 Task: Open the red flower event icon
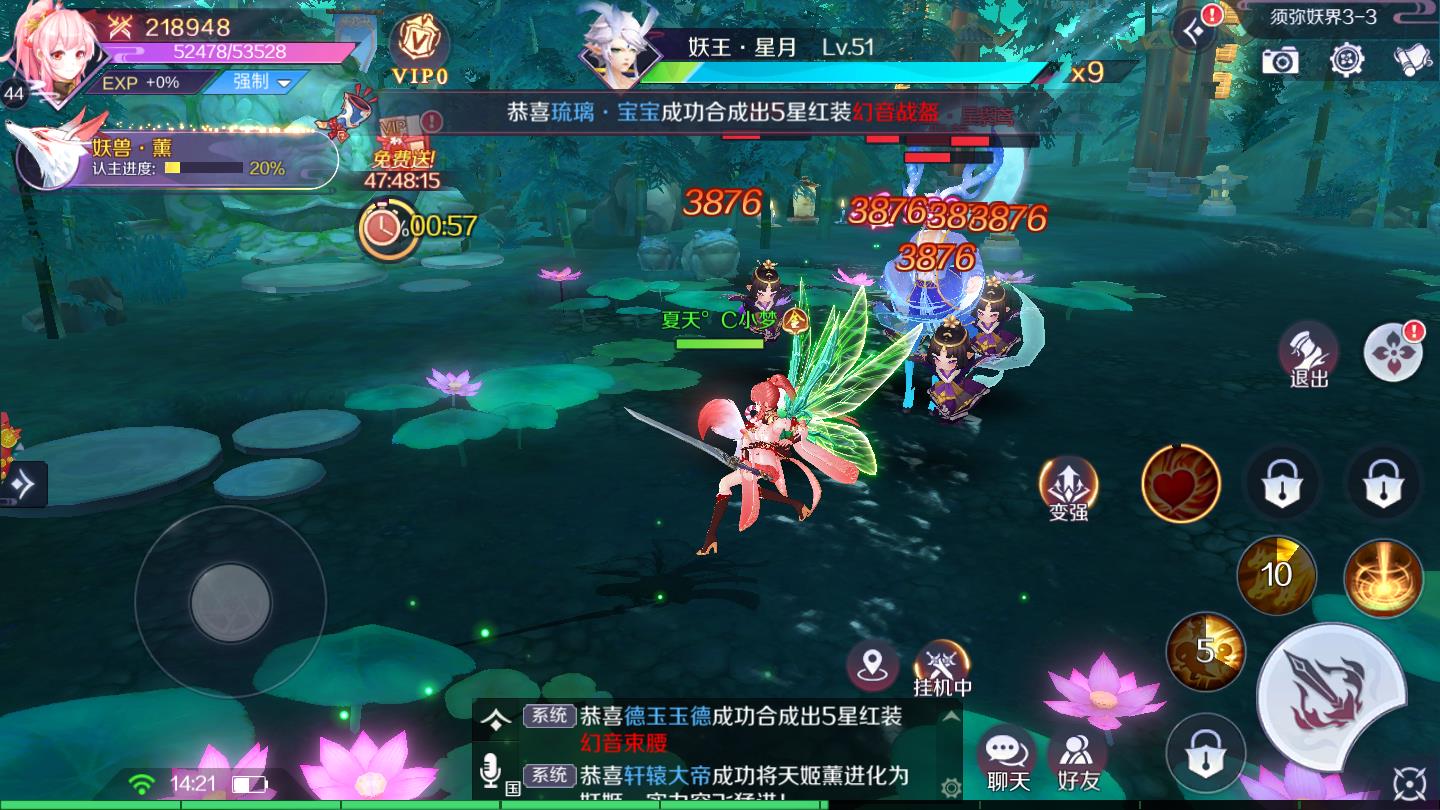pyautogui.click(x=1393, y=352)
